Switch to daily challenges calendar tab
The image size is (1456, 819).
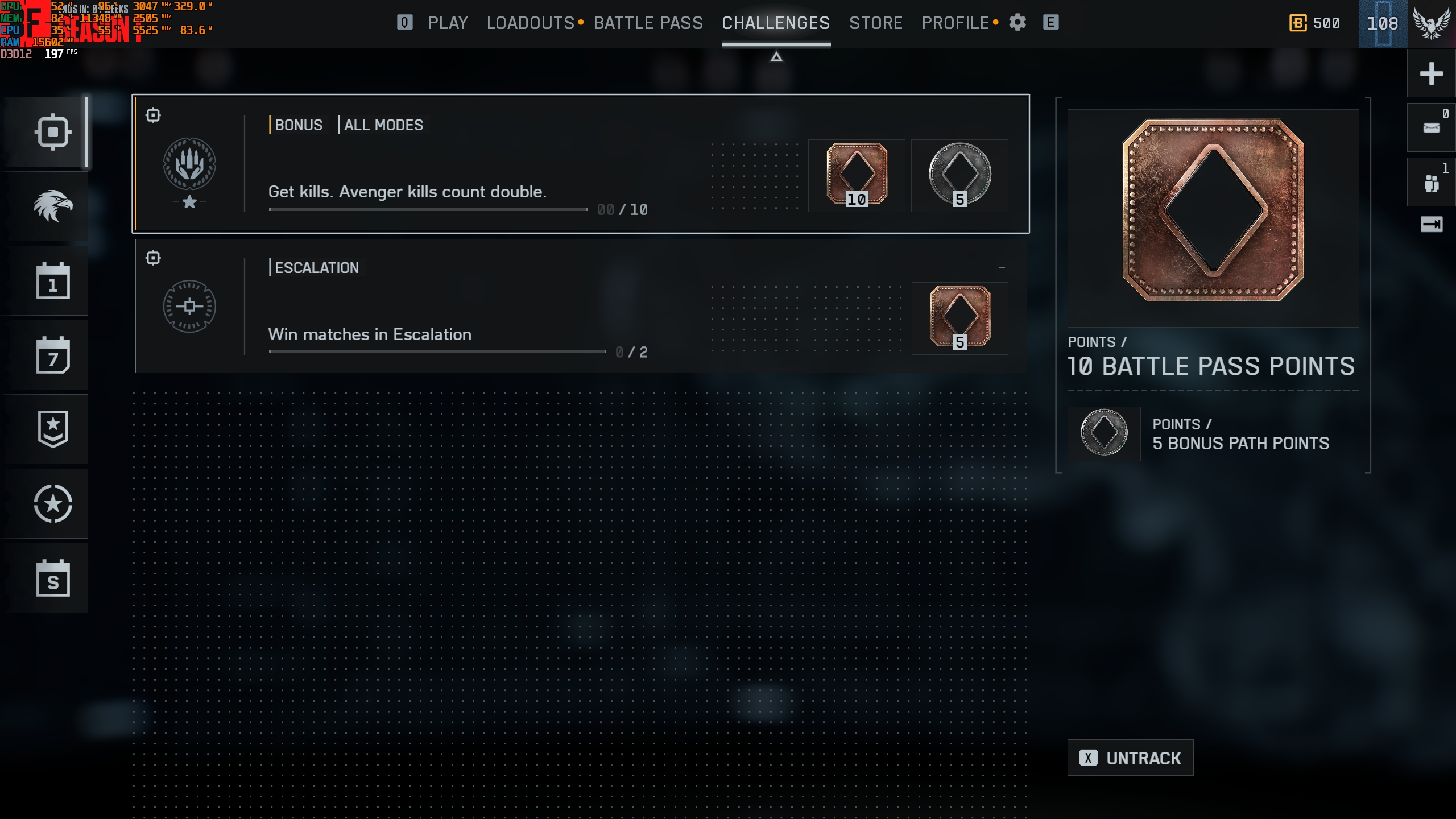(x=52, y=281)
